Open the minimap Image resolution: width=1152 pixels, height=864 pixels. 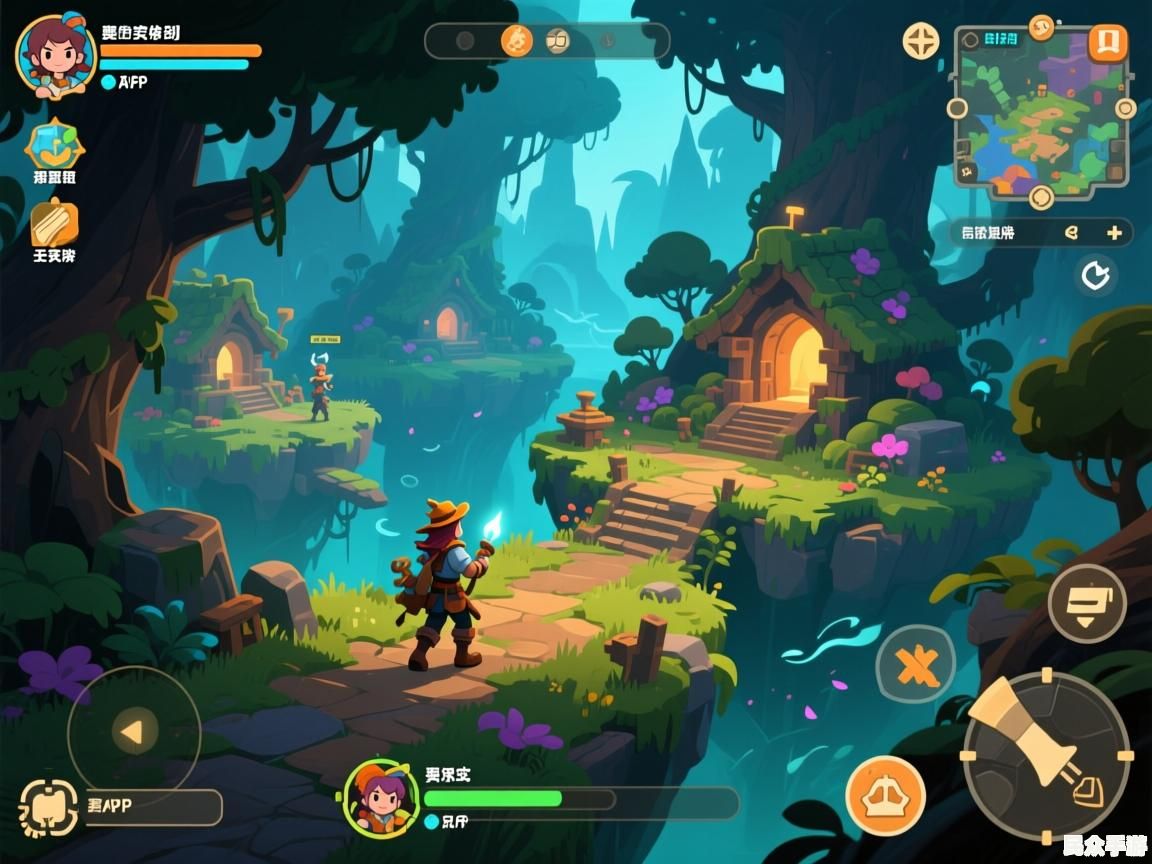1040,110
